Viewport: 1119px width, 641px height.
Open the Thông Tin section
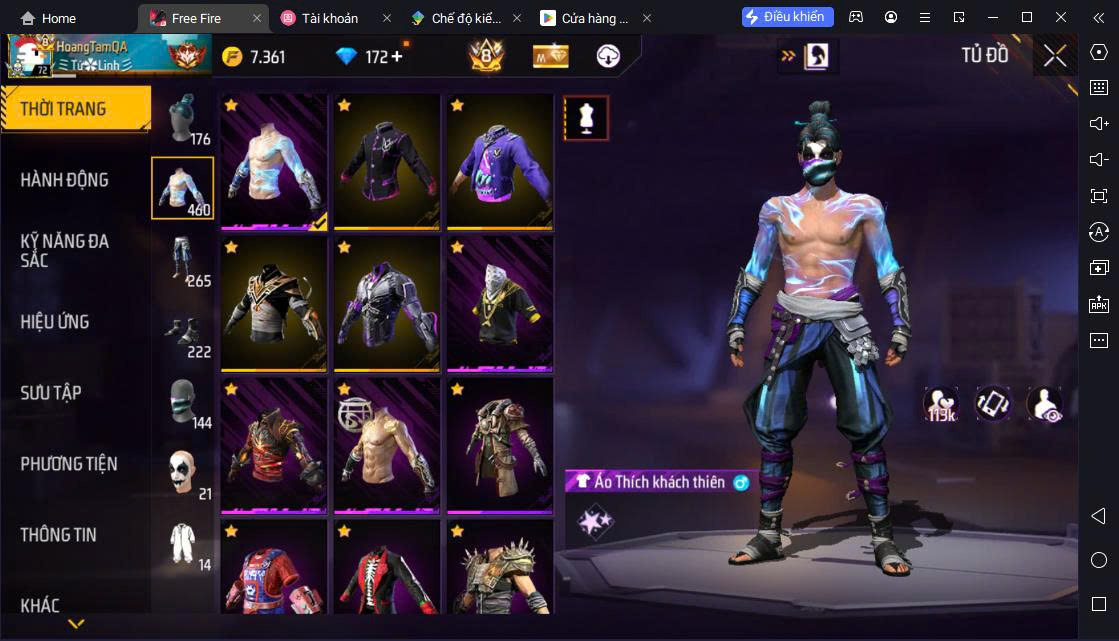coord(59,535)
